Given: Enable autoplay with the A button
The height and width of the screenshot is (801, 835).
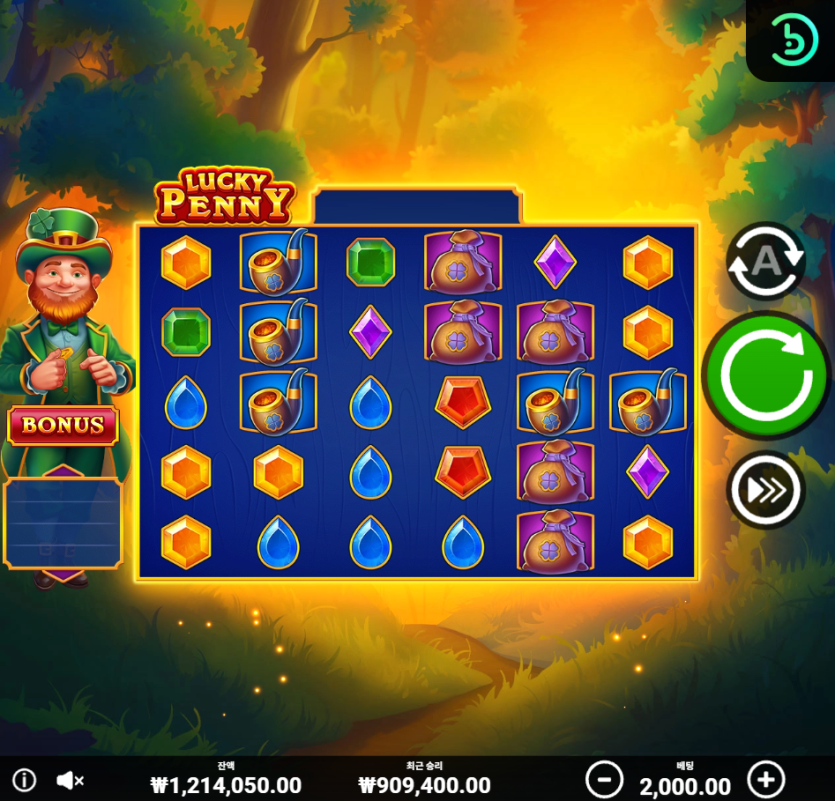Looking at the screenshot, I should click(x=765, y=261).
